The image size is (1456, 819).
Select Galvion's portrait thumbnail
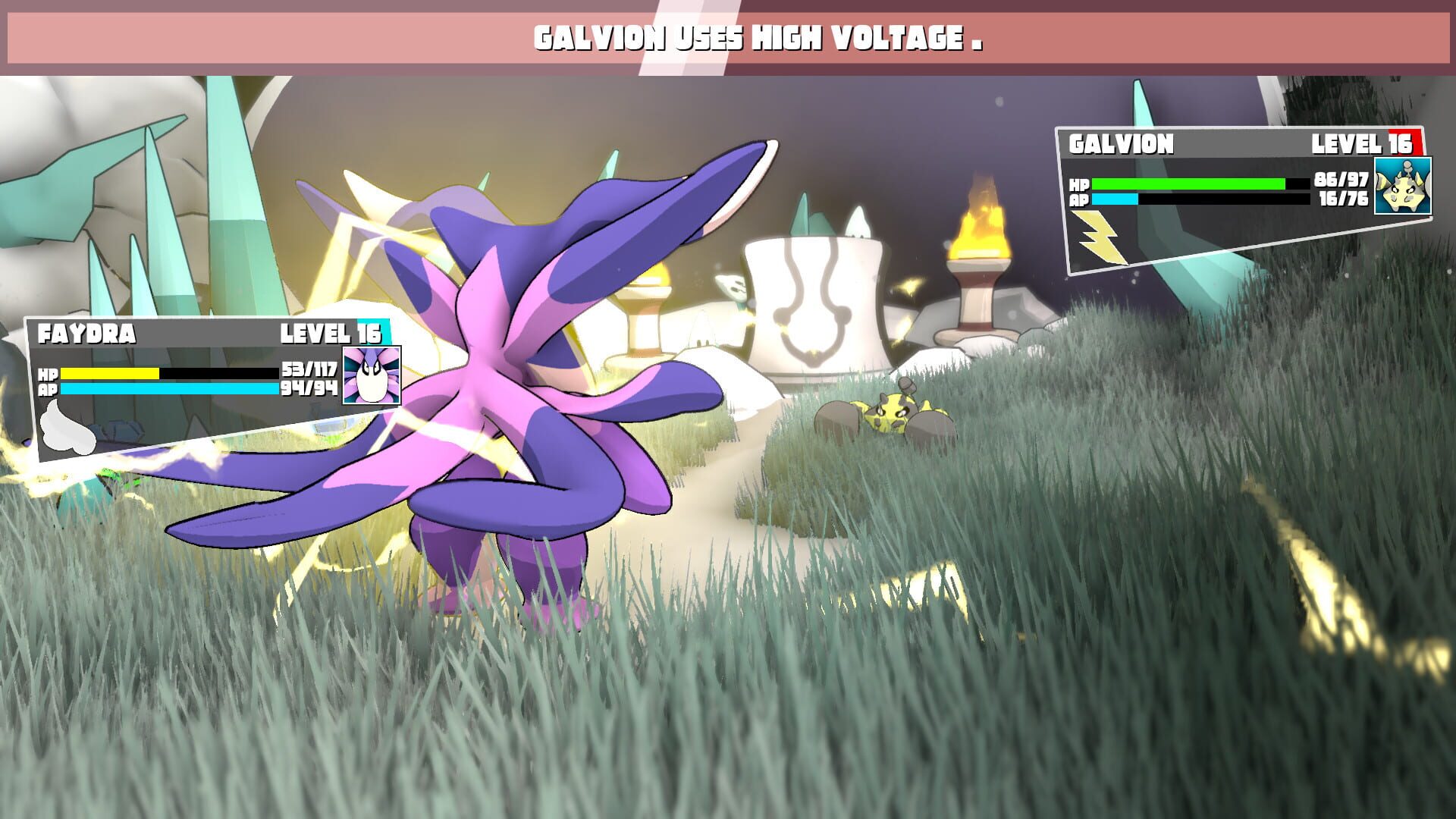click(x=1403, y=186)
